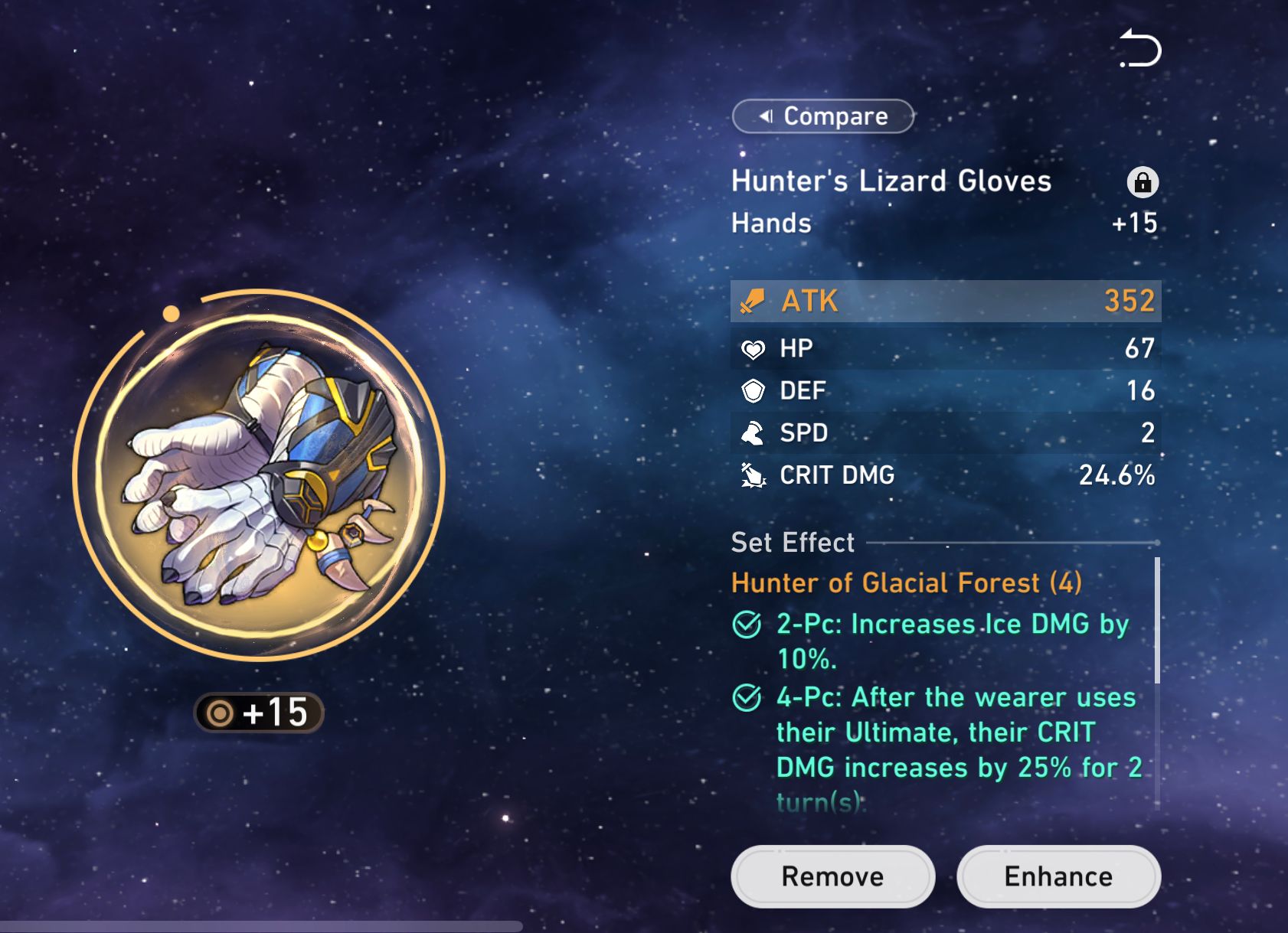The width and height of the screenshot is (1288, 933).
Task: Click the highlighted ATK stat row
Action: tap(946, 302)
